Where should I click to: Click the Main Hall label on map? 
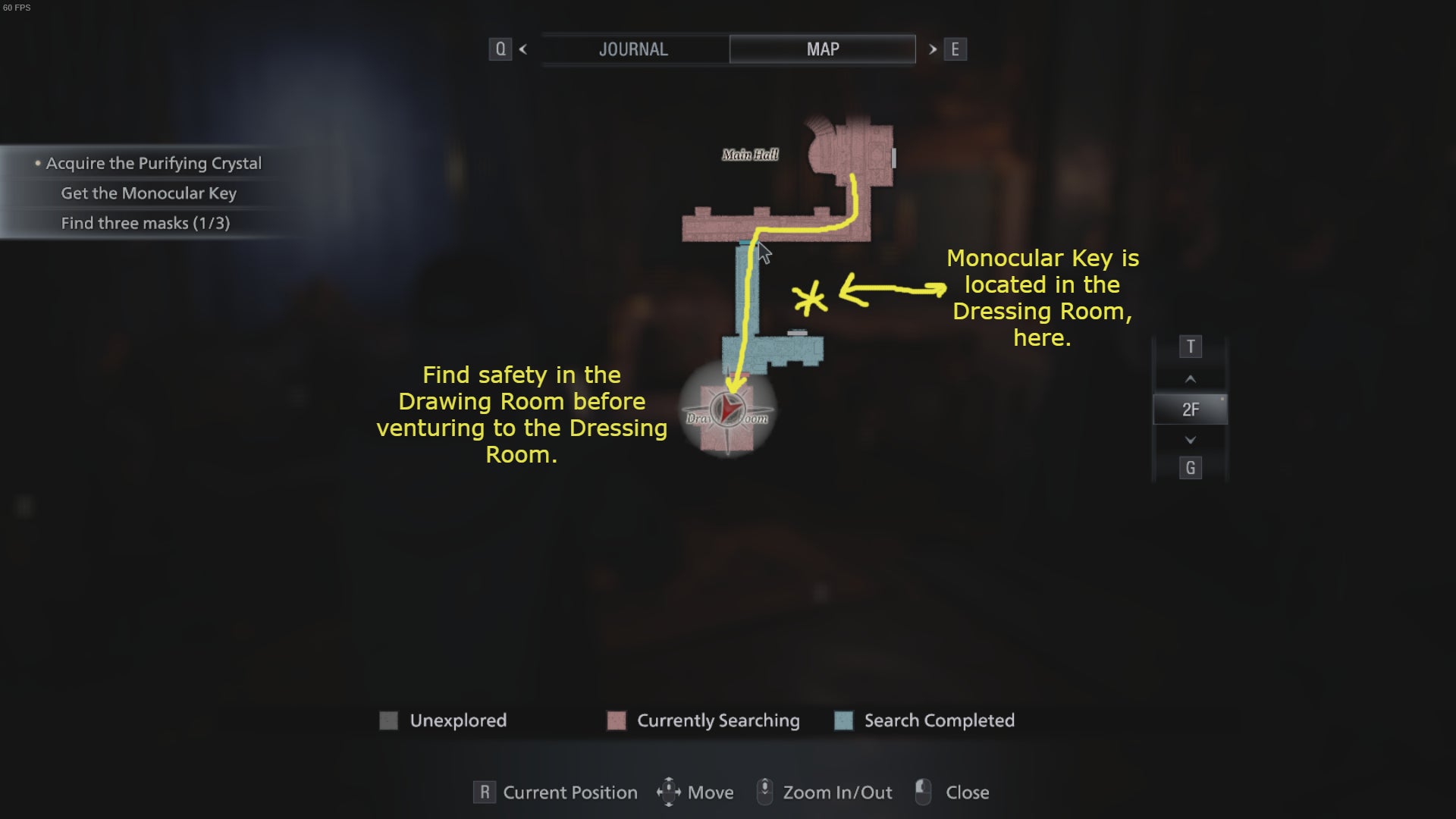point(750,155)
